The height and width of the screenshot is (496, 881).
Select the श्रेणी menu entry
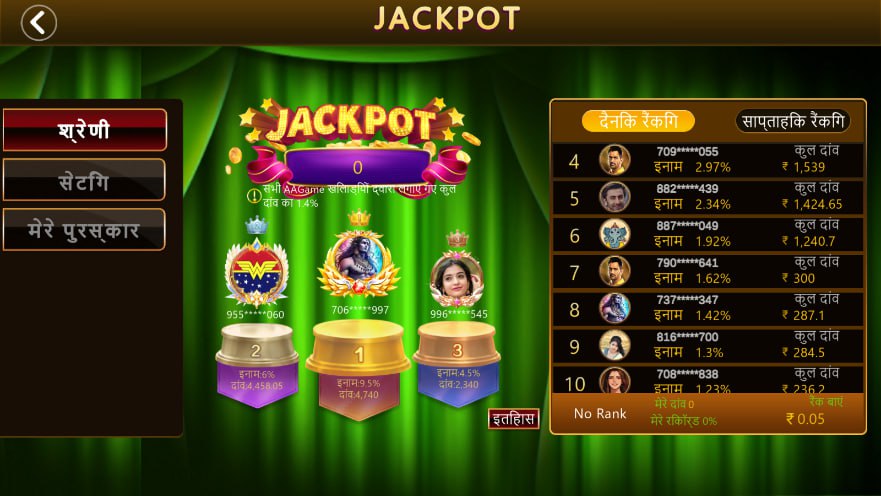(84, 130)
